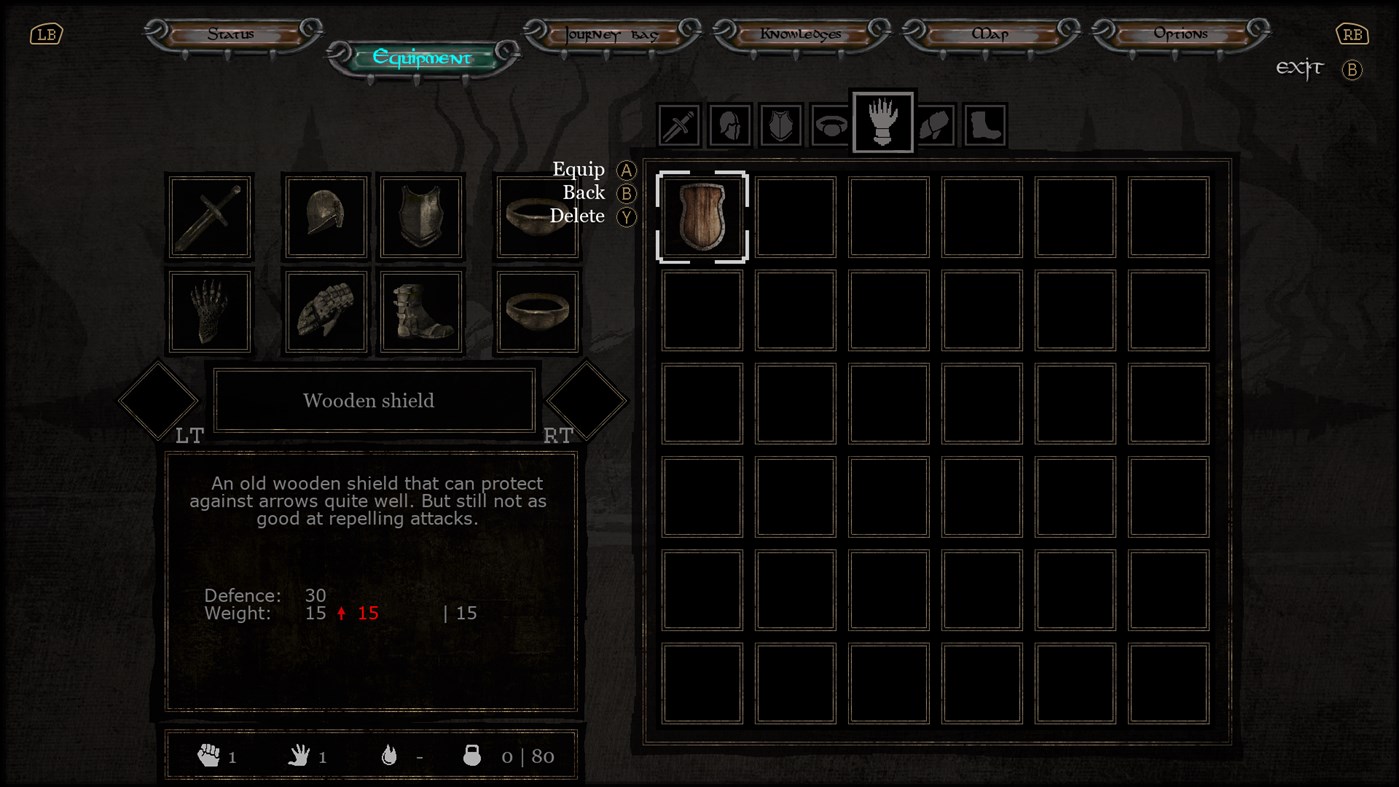This screenshot has width=1399, height=787.
Task: Select the belt equipment category
Action: click(832, 124)
